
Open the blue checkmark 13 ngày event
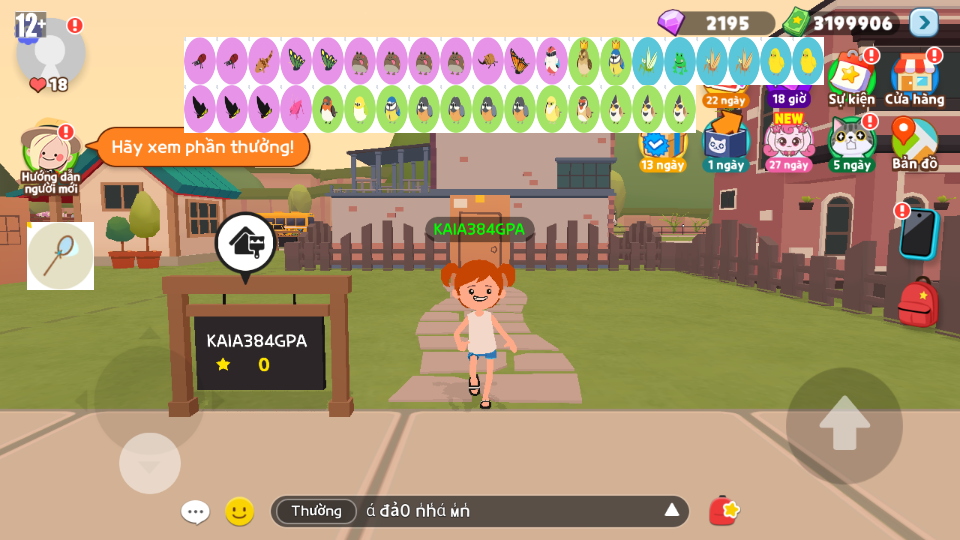[661, 148]
